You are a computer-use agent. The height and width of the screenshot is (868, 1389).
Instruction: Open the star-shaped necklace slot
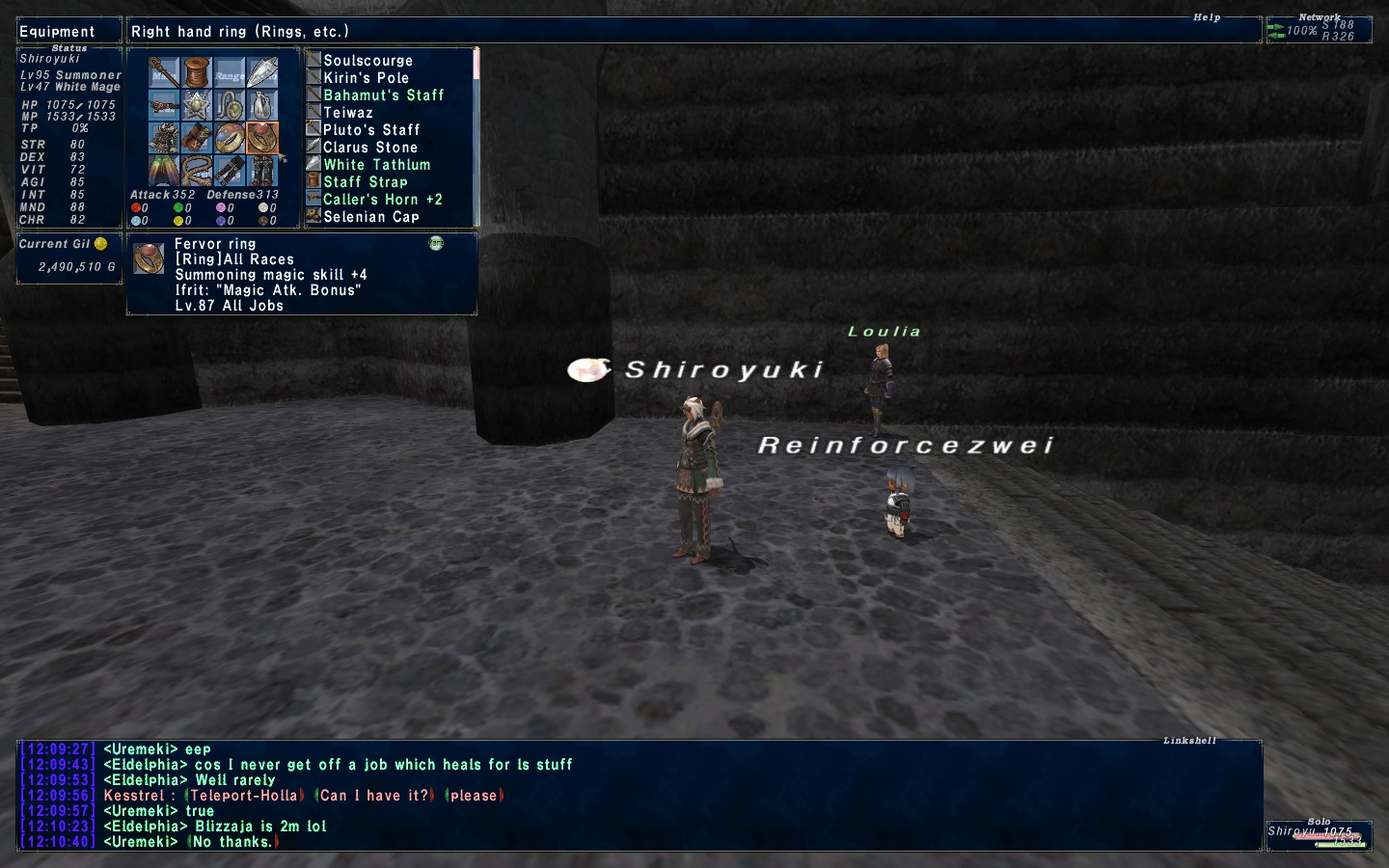[197, 106]
